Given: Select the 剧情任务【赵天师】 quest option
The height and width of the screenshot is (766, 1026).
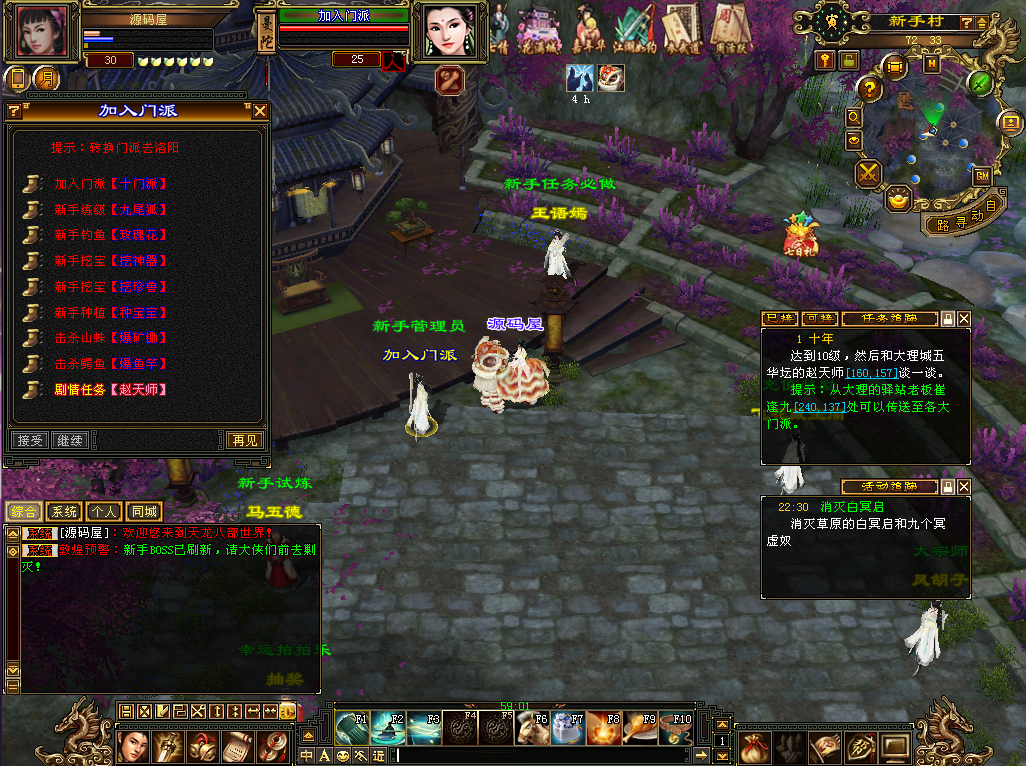Looking at the screenshot, I should click(110, 389).
